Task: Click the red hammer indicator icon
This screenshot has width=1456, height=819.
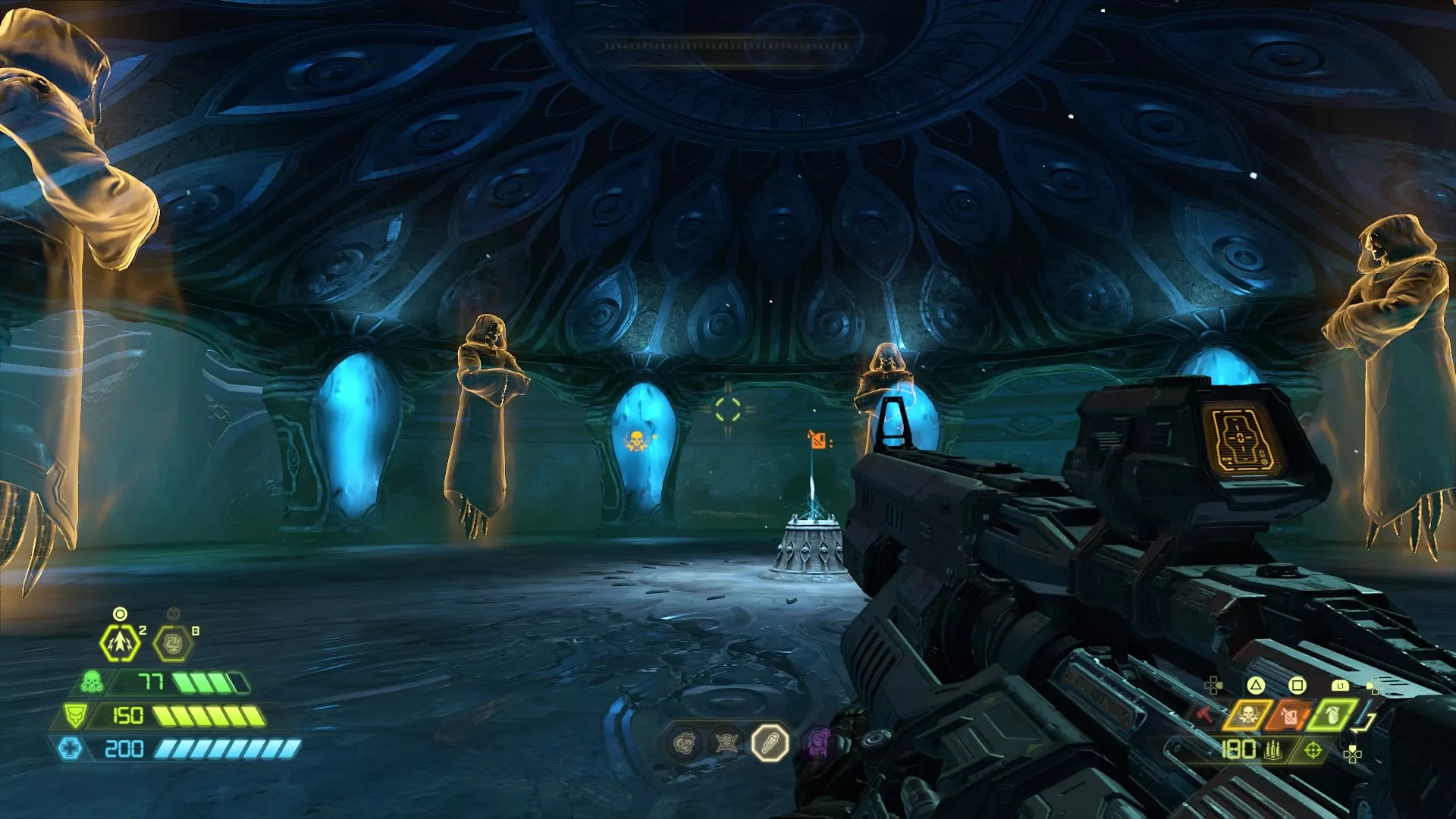Action: click(1205, 714)
